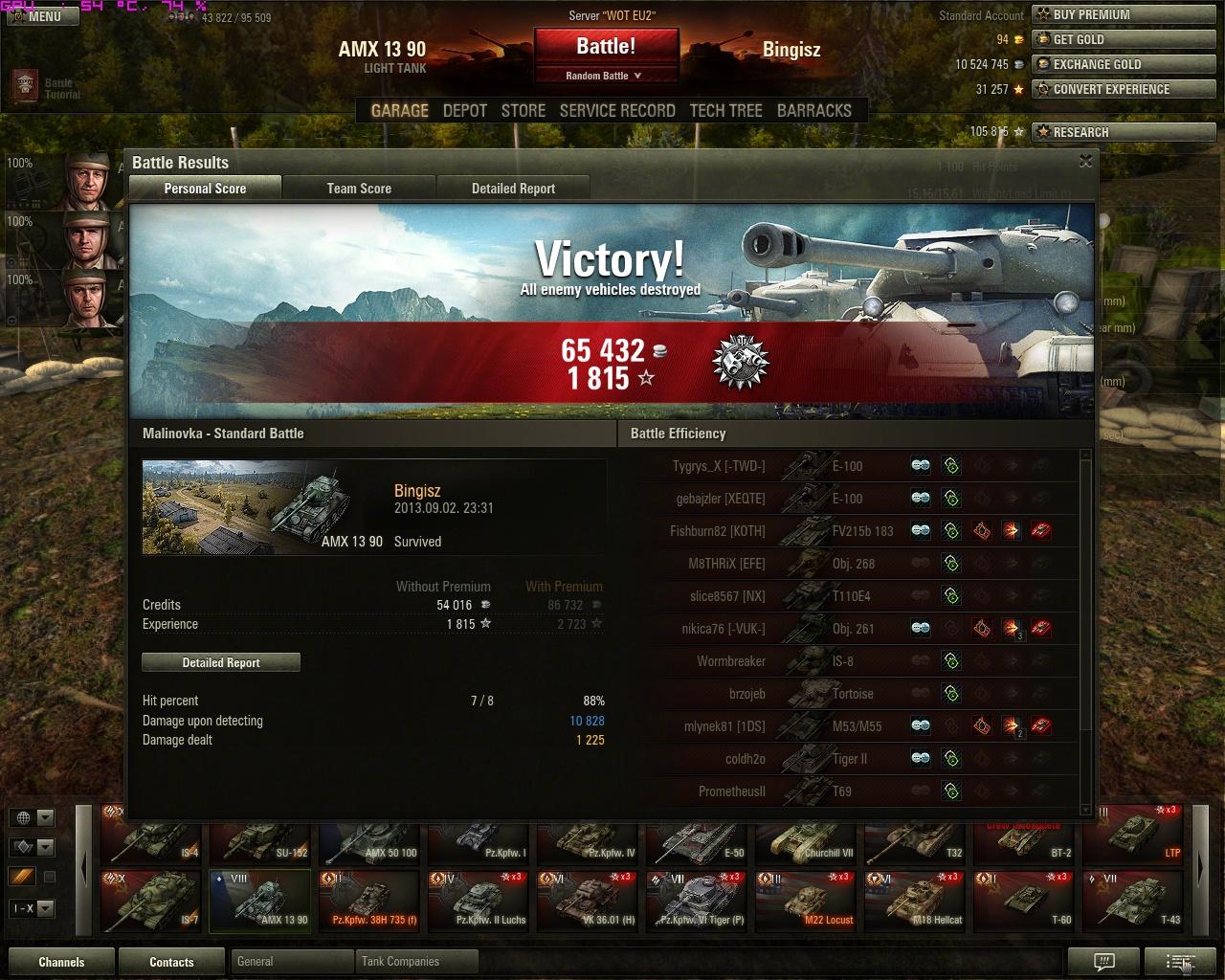Open the Channels panel
This screenshot has height=980, width=1225.
(61, 962)
